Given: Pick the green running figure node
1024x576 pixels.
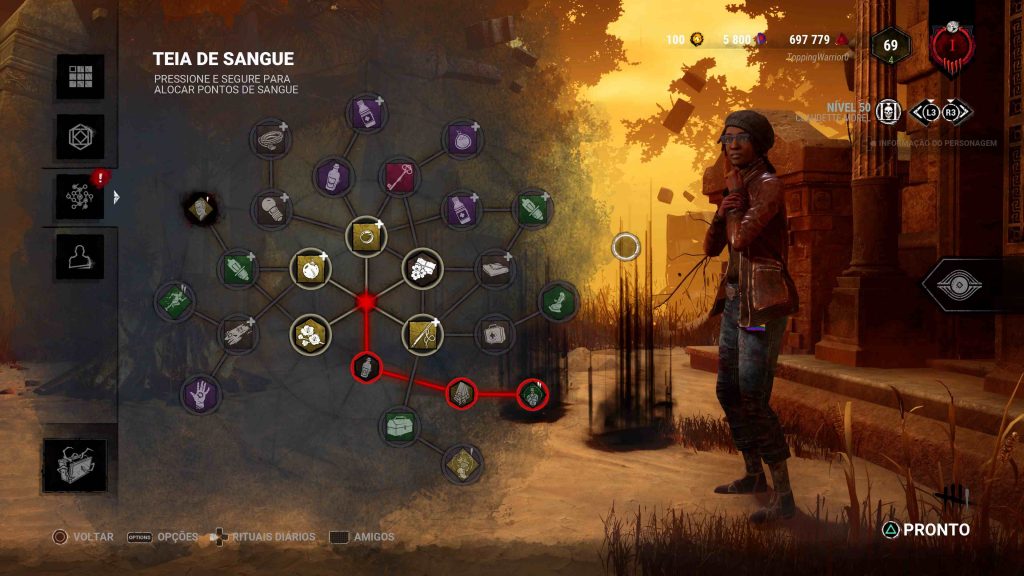Looking at the screenshot, I should tap(173, 301).
